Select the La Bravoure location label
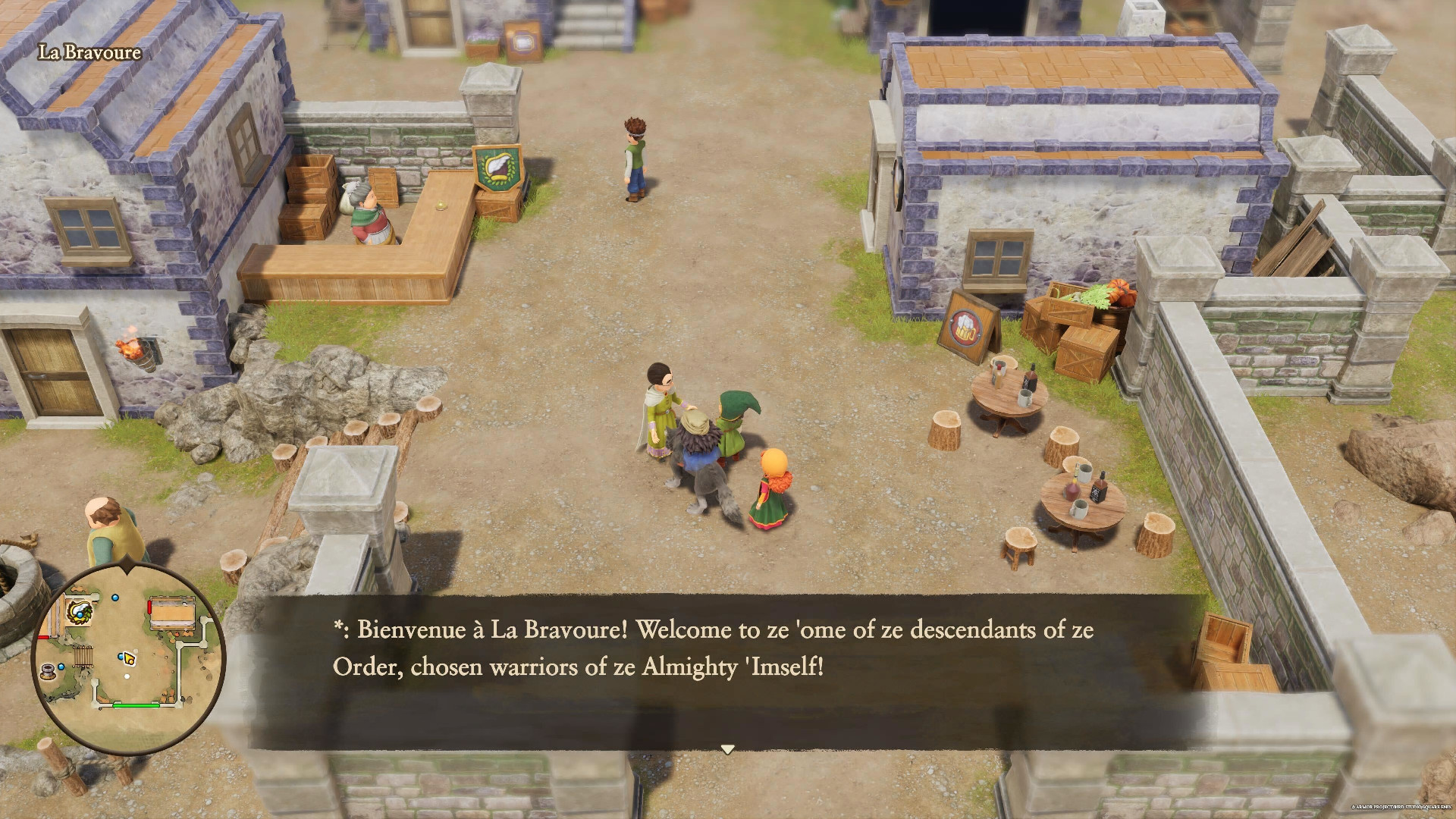The height and width of the screenshot is (819, 1456). [x=89, y=53]
